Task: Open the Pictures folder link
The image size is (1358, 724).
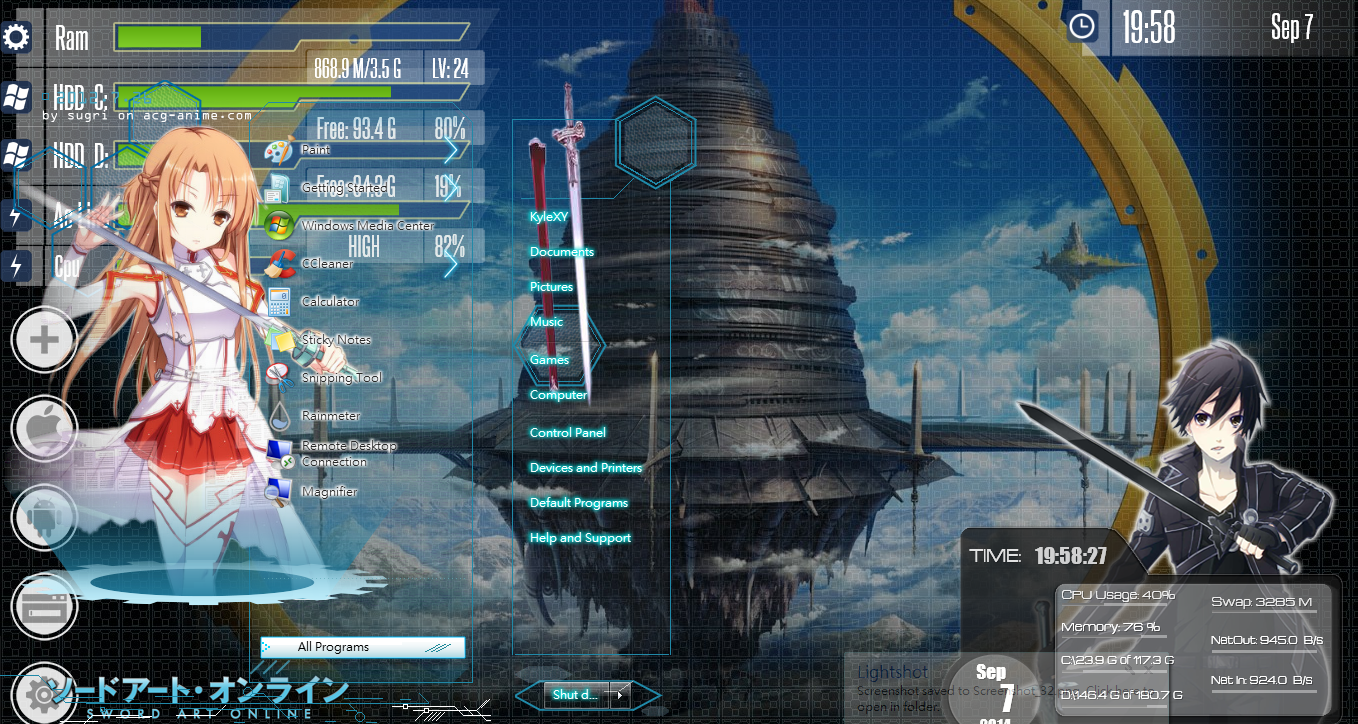Action: point(551,287)
